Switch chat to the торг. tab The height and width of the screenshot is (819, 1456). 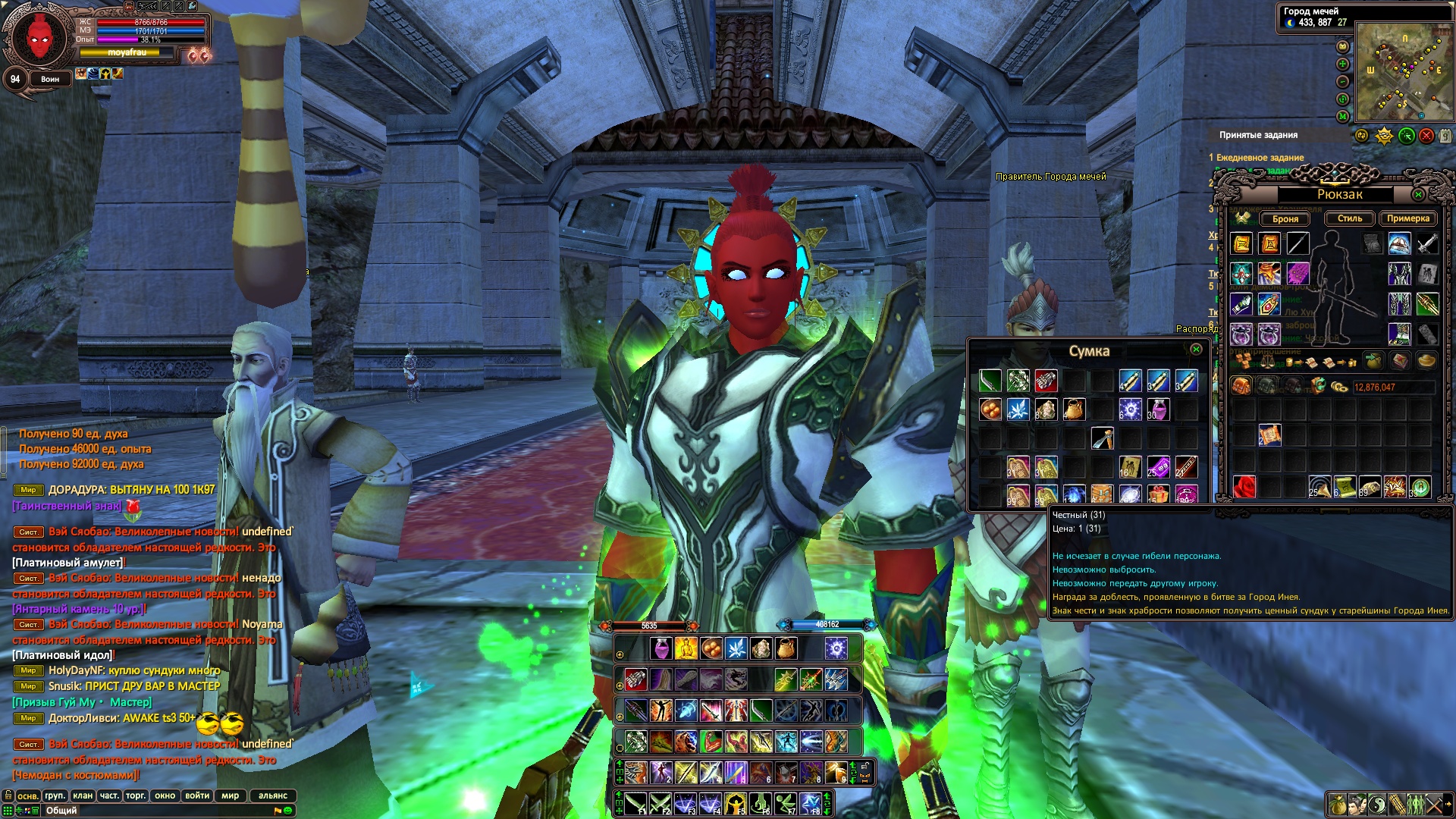click(x=136, y=795)
